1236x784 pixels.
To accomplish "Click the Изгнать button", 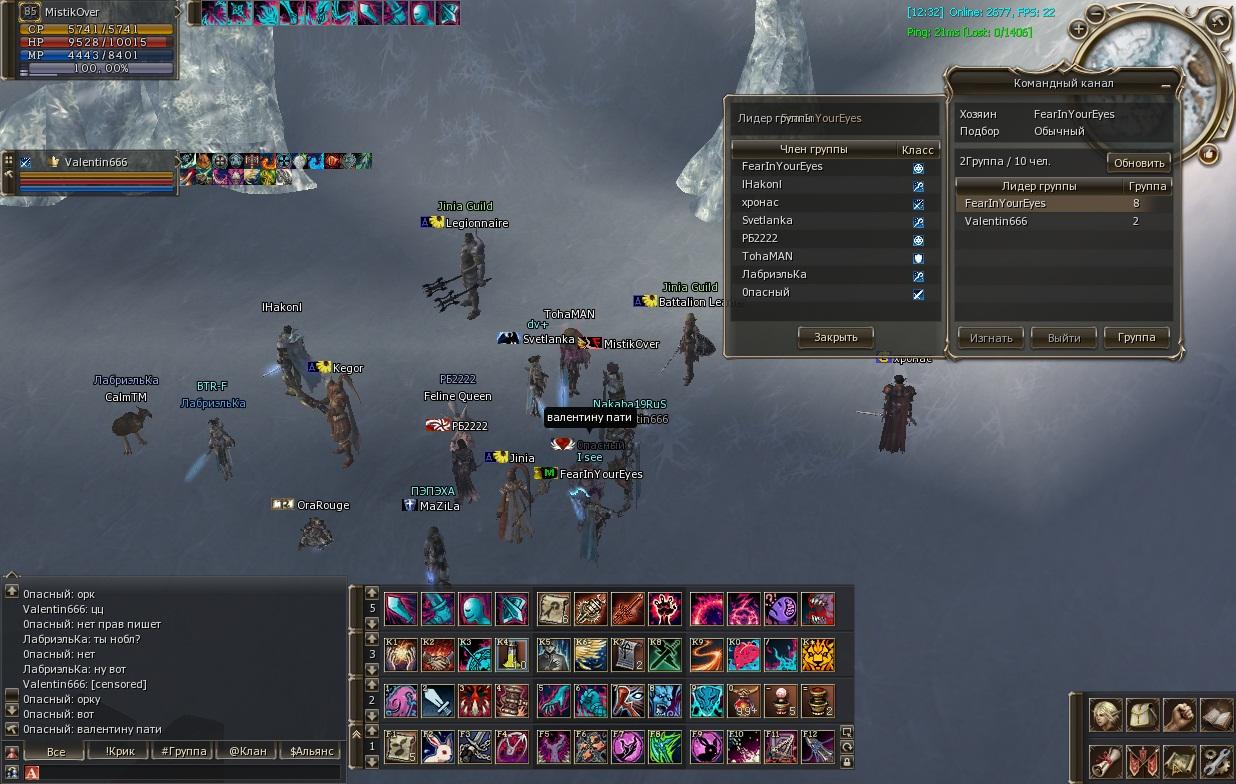I will 991,338.
